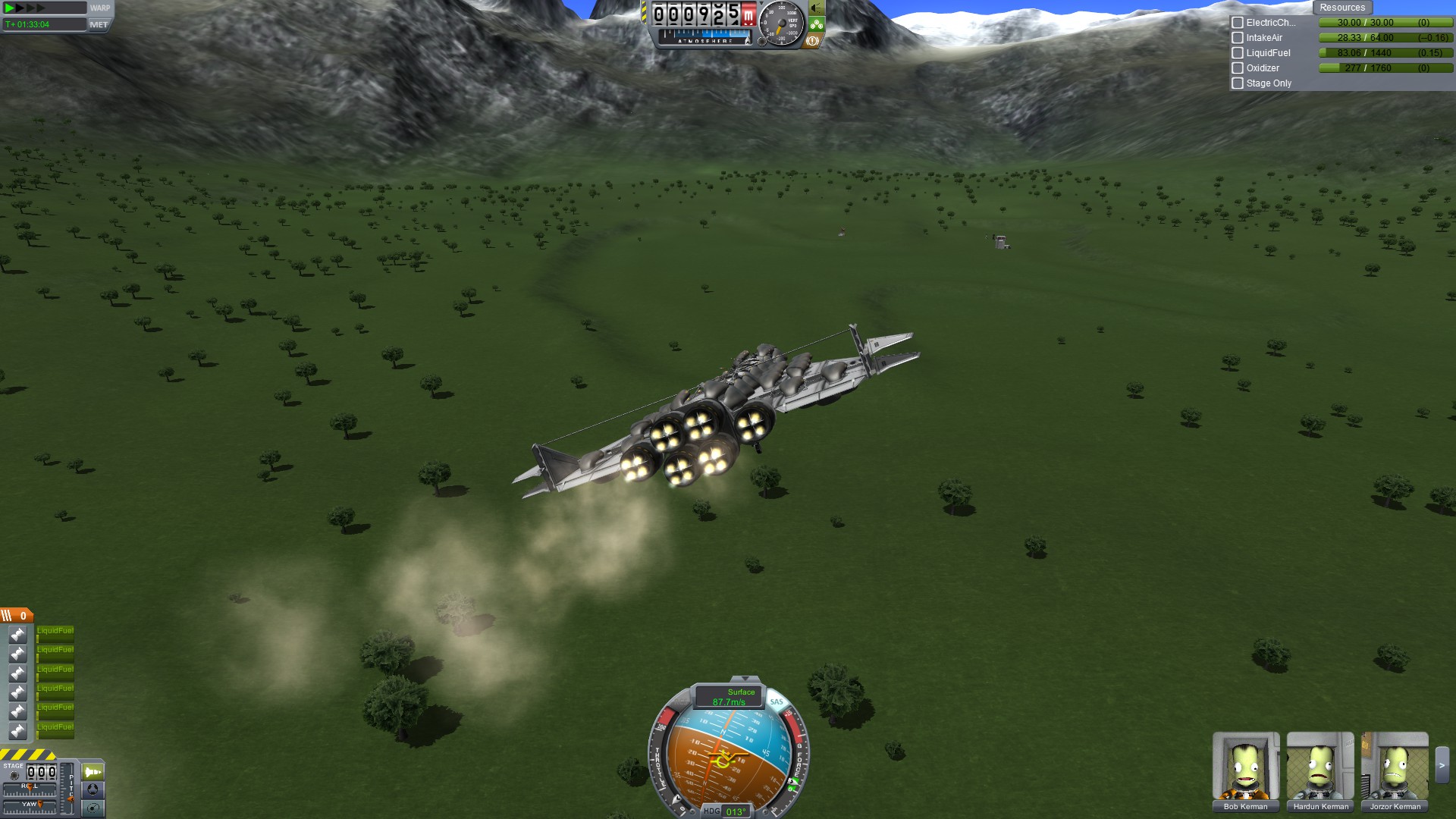Toggle the lights button beside the altimeter
Image resolution: width=1456 pixels, height=819 pixels.
tap(817, 8)
